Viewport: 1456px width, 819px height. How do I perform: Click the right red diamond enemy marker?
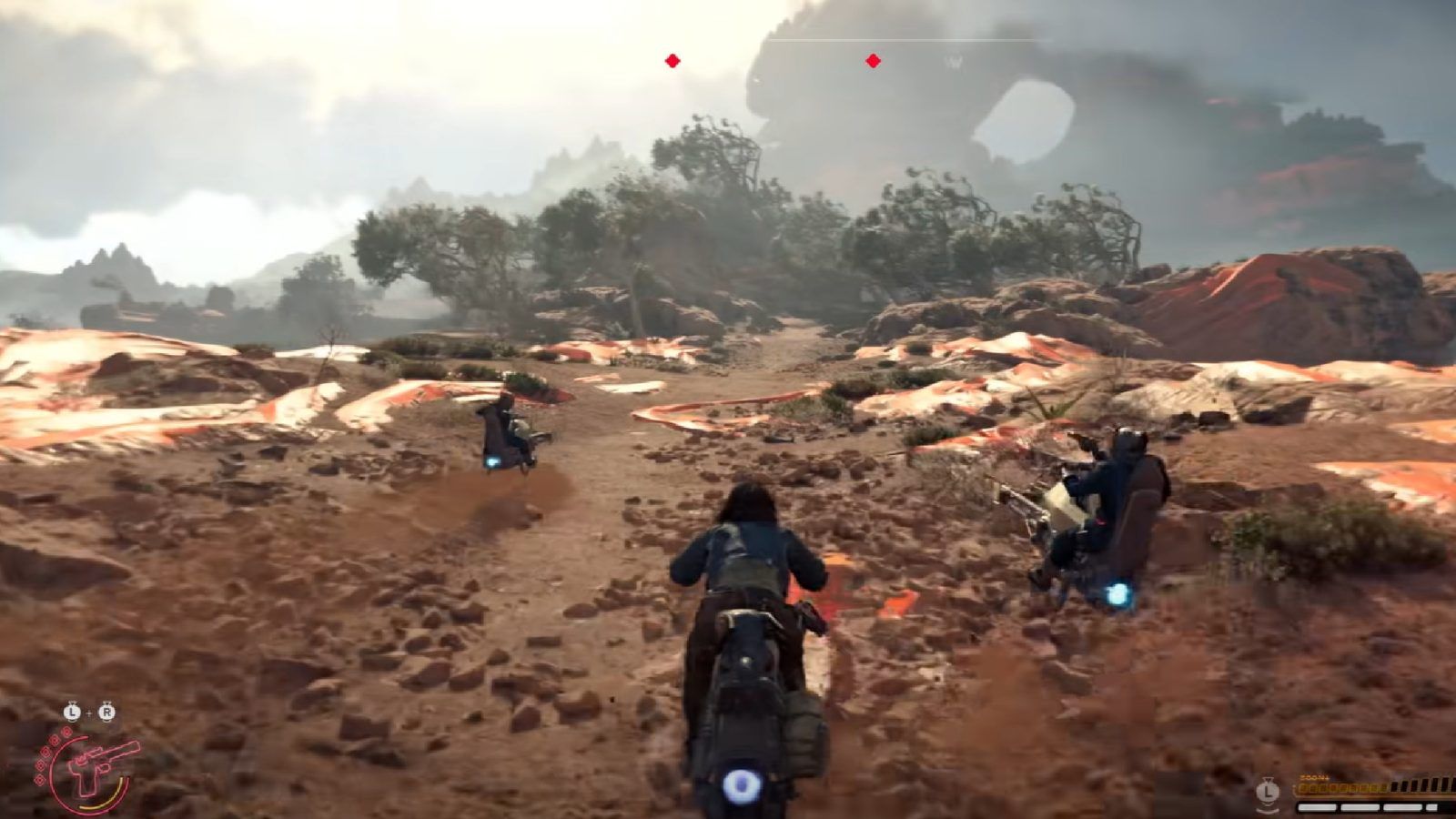(x=872, y=61)
